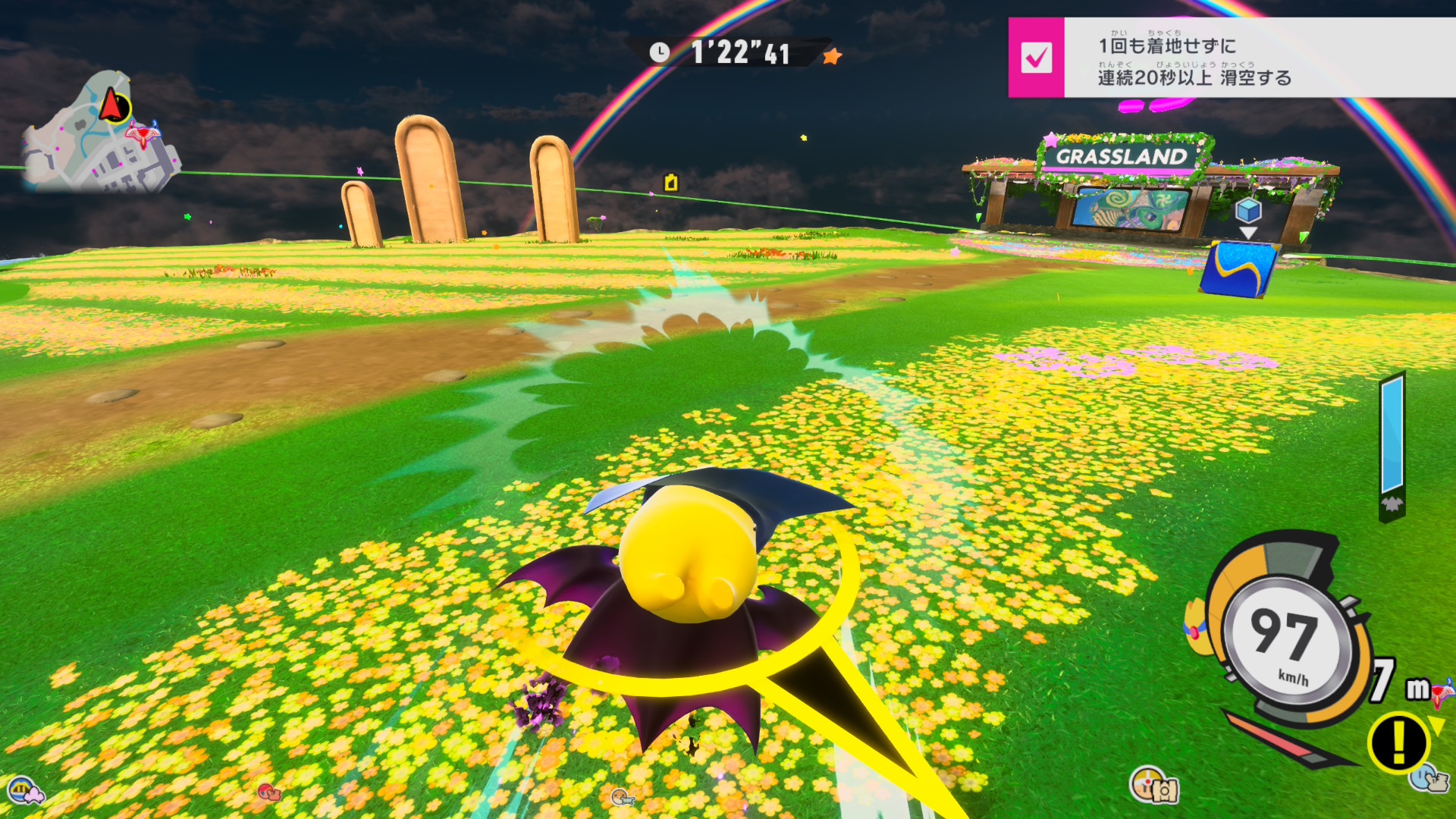
Task: Select the red machine marker on the minimap
Action: 142,135
